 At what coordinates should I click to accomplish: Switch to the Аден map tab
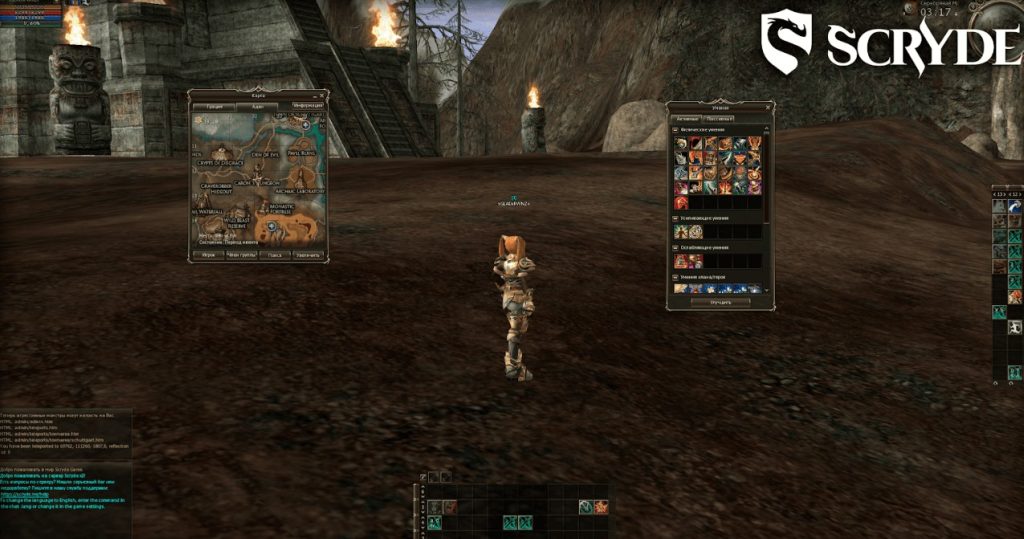pos(258,105)
